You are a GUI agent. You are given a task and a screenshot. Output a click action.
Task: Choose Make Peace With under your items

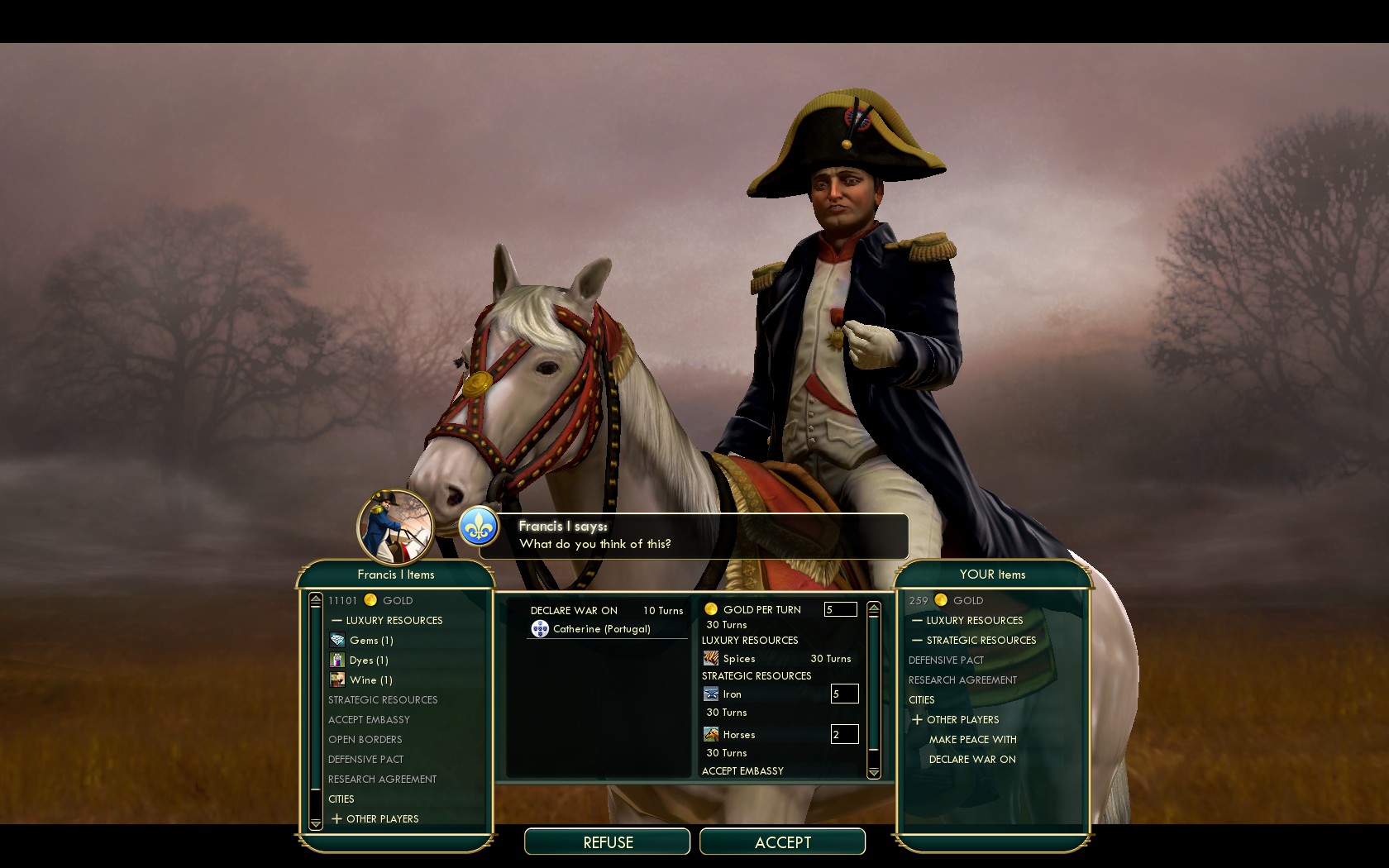click(x=972, y=739)
